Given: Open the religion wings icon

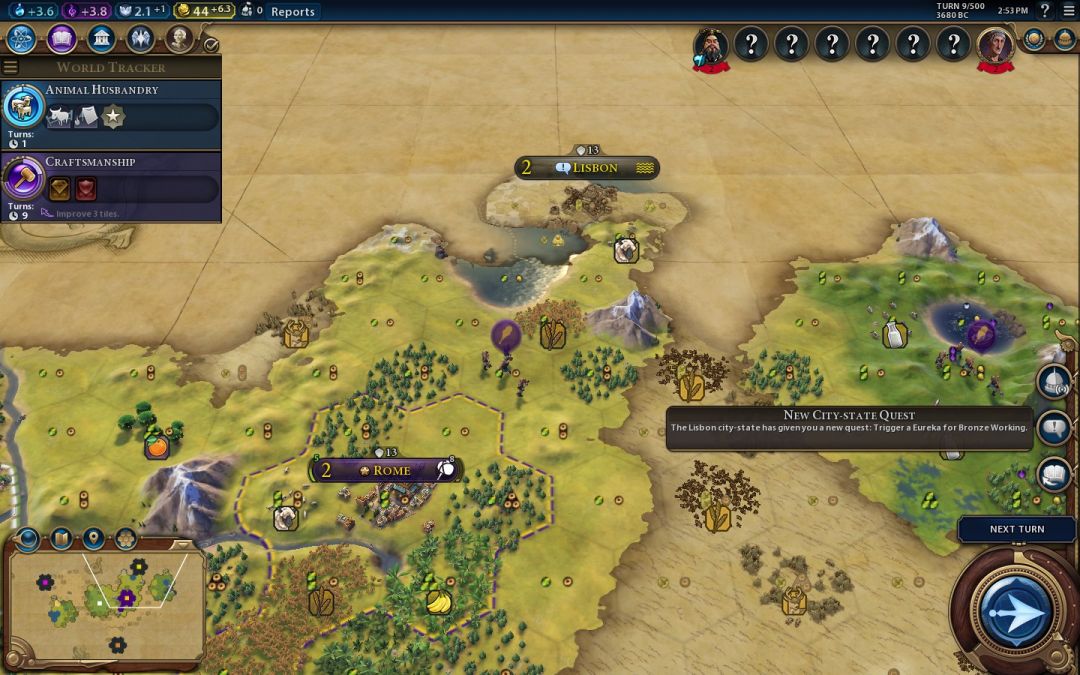Looking at the screenshot, I should [x=140, y=39].
